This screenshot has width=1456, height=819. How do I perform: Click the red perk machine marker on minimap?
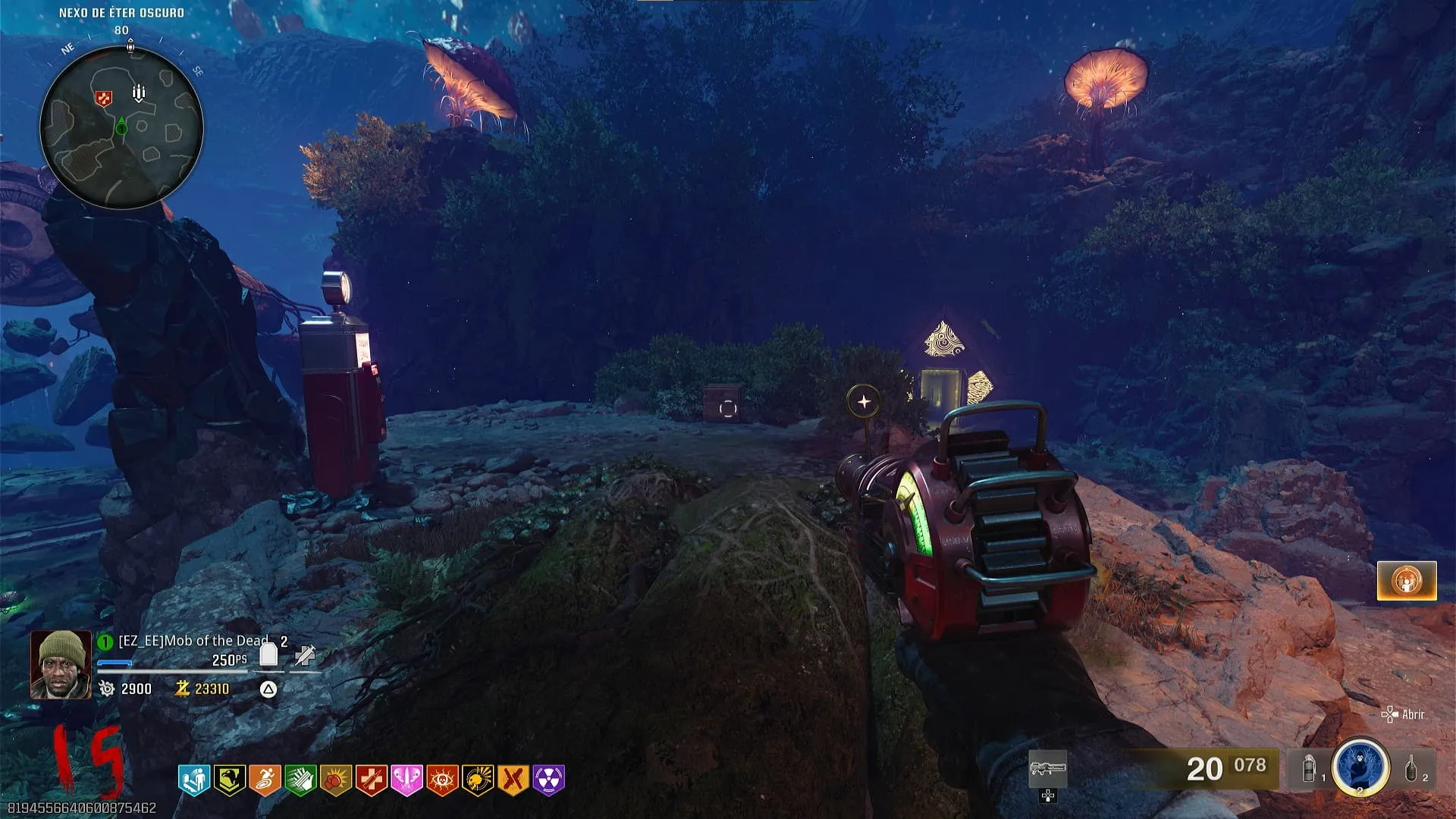[103, 98]
